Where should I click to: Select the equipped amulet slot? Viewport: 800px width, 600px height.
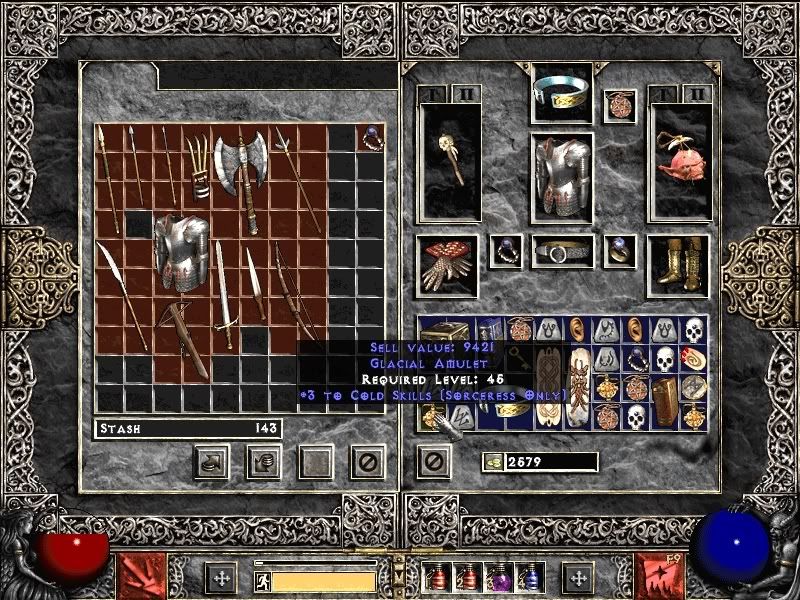pos(620,106)
